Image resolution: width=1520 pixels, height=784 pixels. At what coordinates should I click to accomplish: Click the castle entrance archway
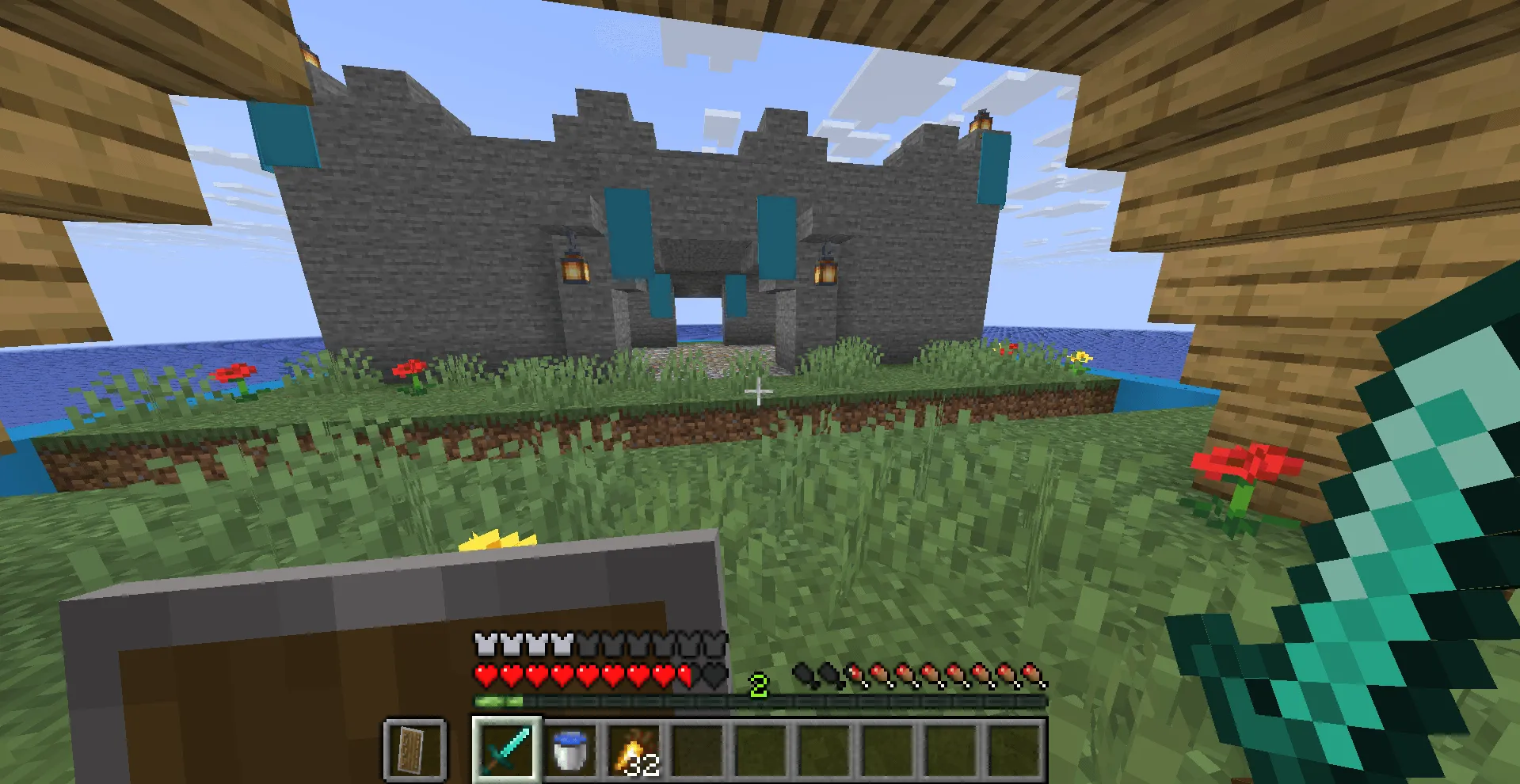coord(697,317)
